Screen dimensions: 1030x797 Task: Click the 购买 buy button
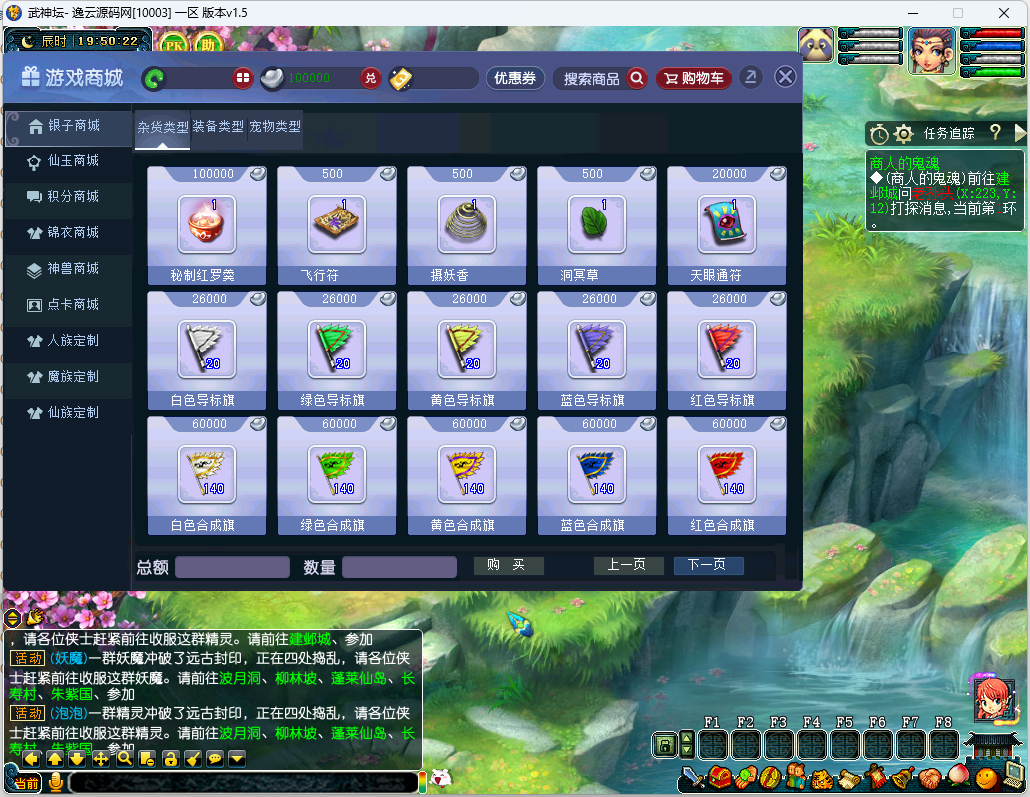(x=508, y=566)
